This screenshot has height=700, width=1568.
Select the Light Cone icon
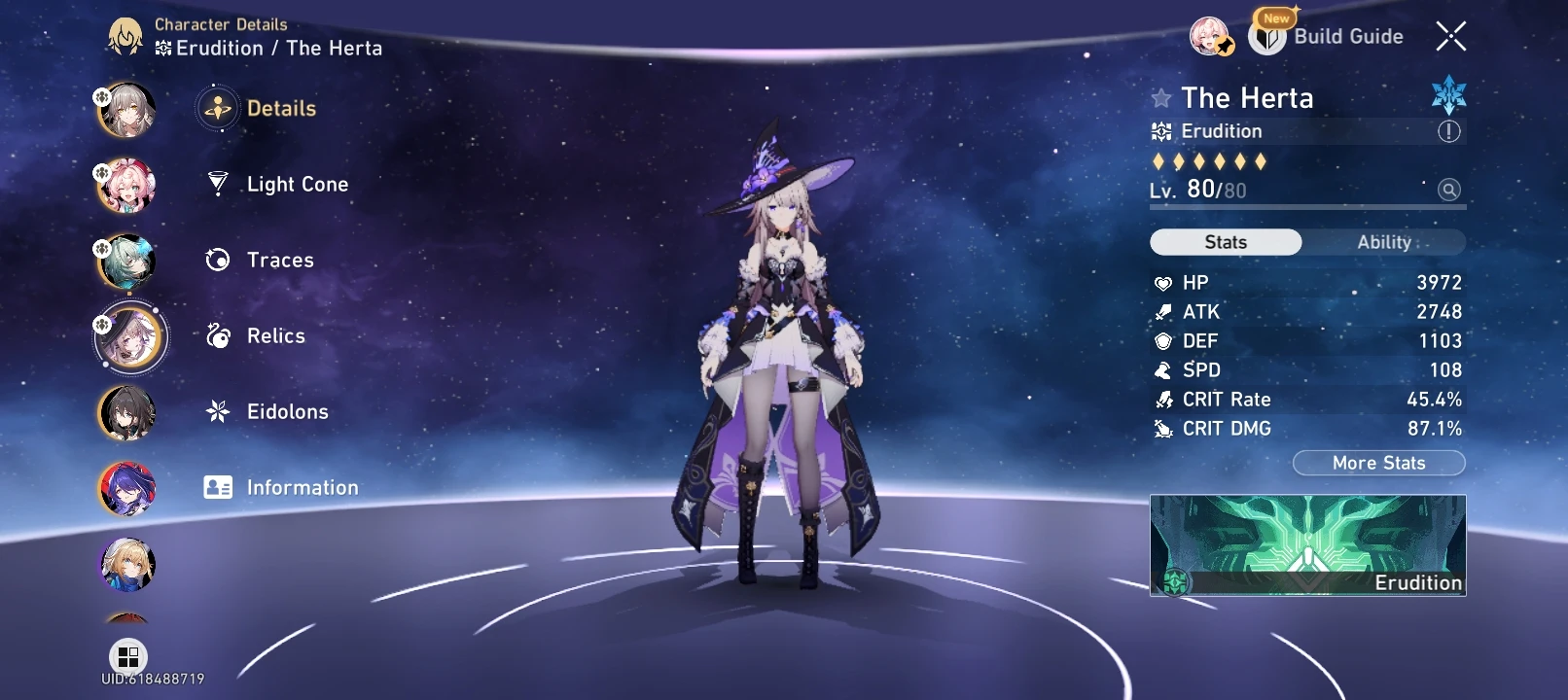[218, 184]
